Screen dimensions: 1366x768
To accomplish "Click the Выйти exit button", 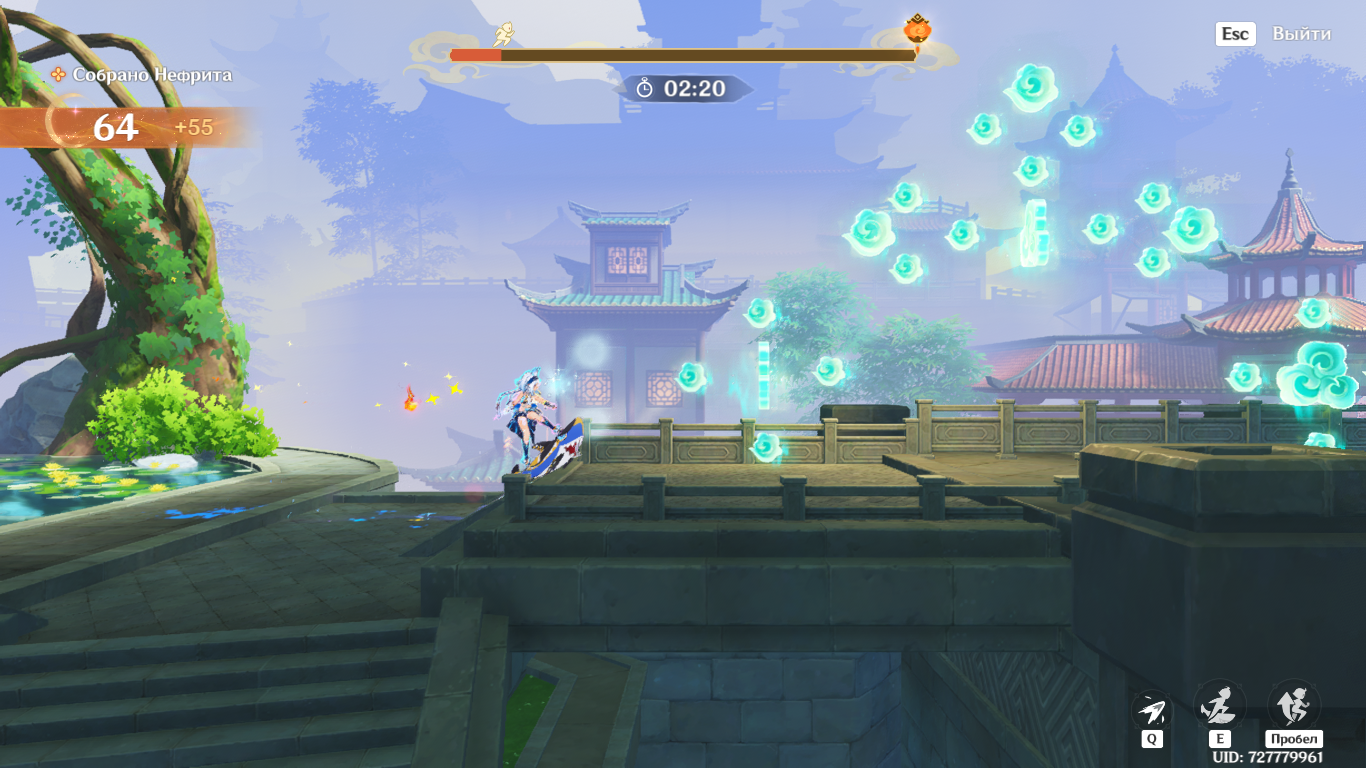I will [1300, 34].
